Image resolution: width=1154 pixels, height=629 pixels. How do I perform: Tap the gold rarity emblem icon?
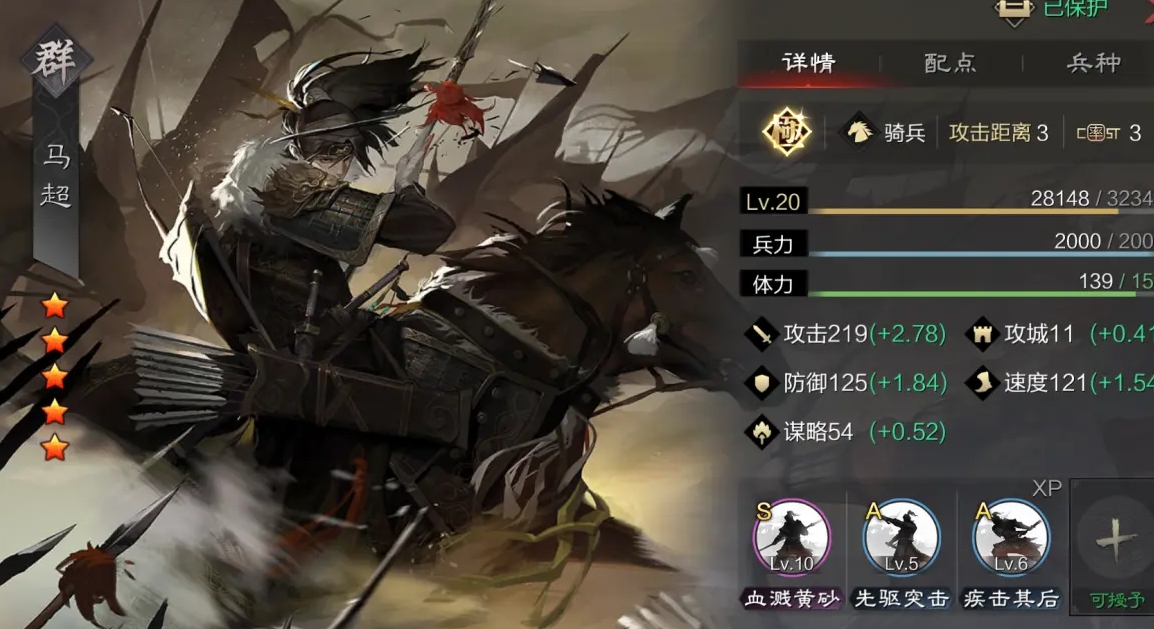tap(787, 132)
